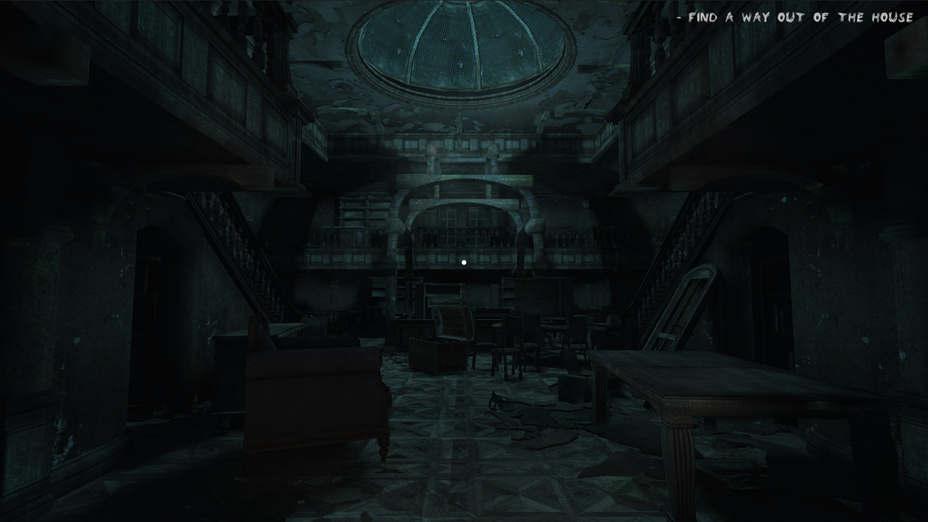Select the 'Find a way out of the house' objective

click(x=797, y=17)
